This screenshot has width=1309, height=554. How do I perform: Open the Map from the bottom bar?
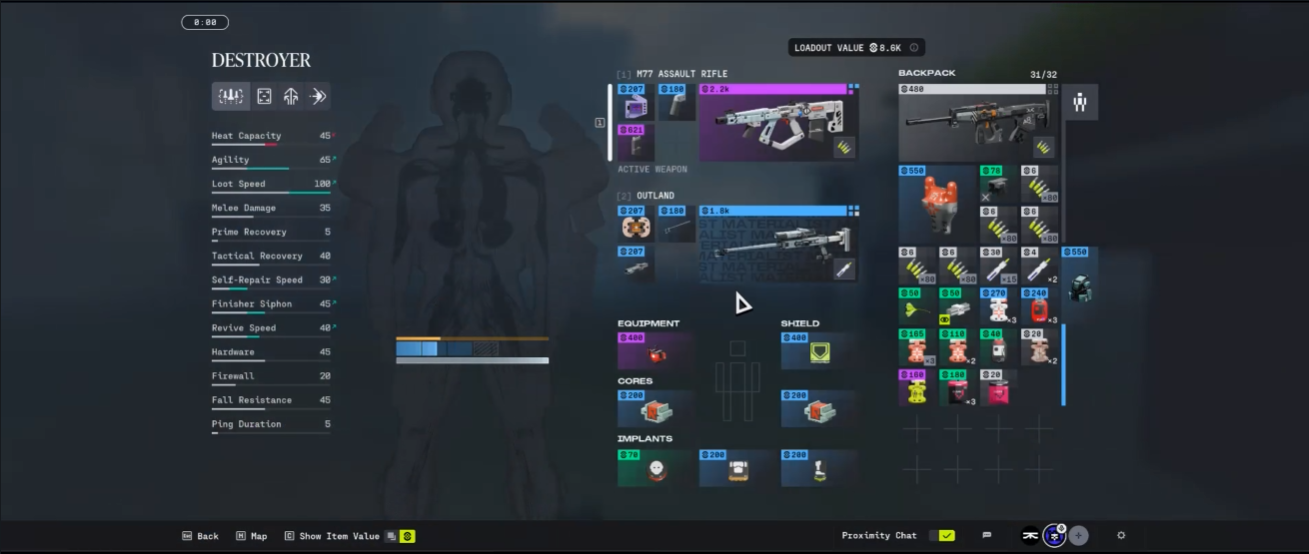[252, 536]
